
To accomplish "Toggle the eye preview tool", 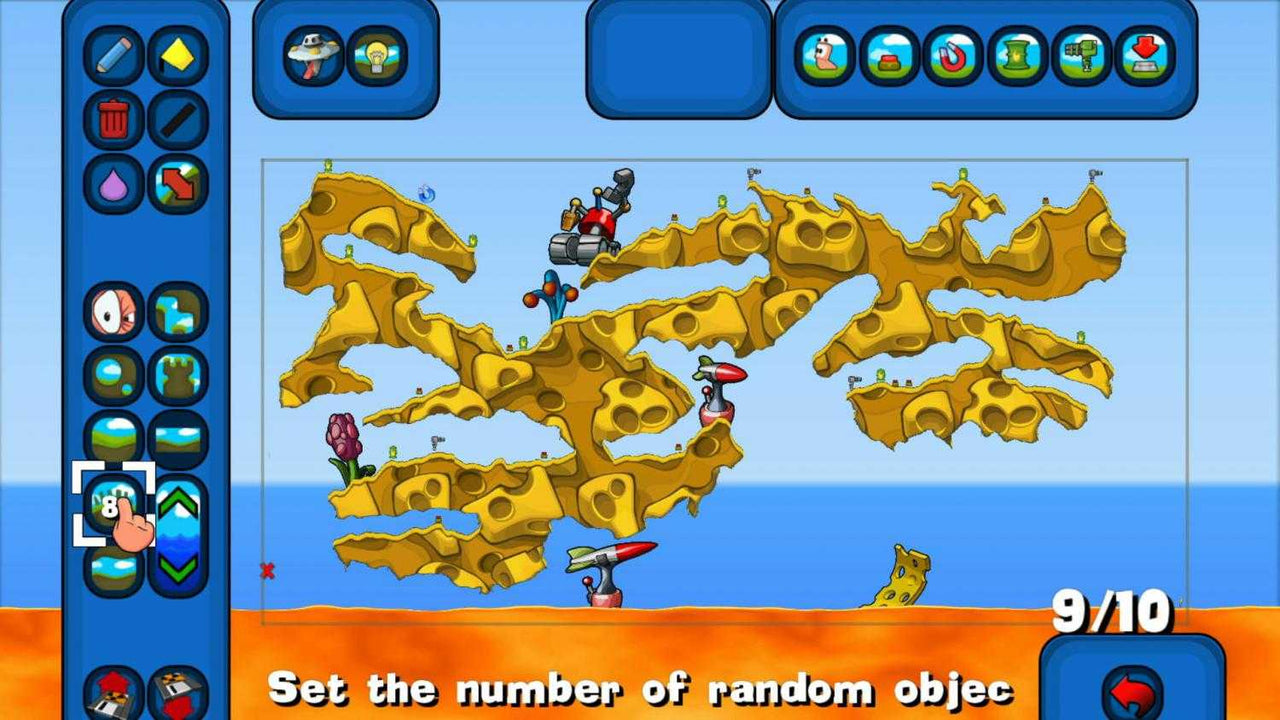I will click(x=115, y=310).
